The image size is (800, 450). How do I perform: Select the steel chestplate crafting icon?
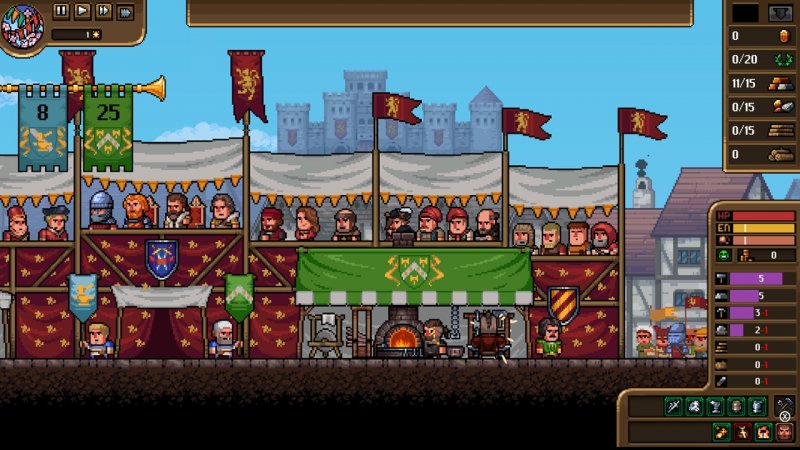(757, 406)
